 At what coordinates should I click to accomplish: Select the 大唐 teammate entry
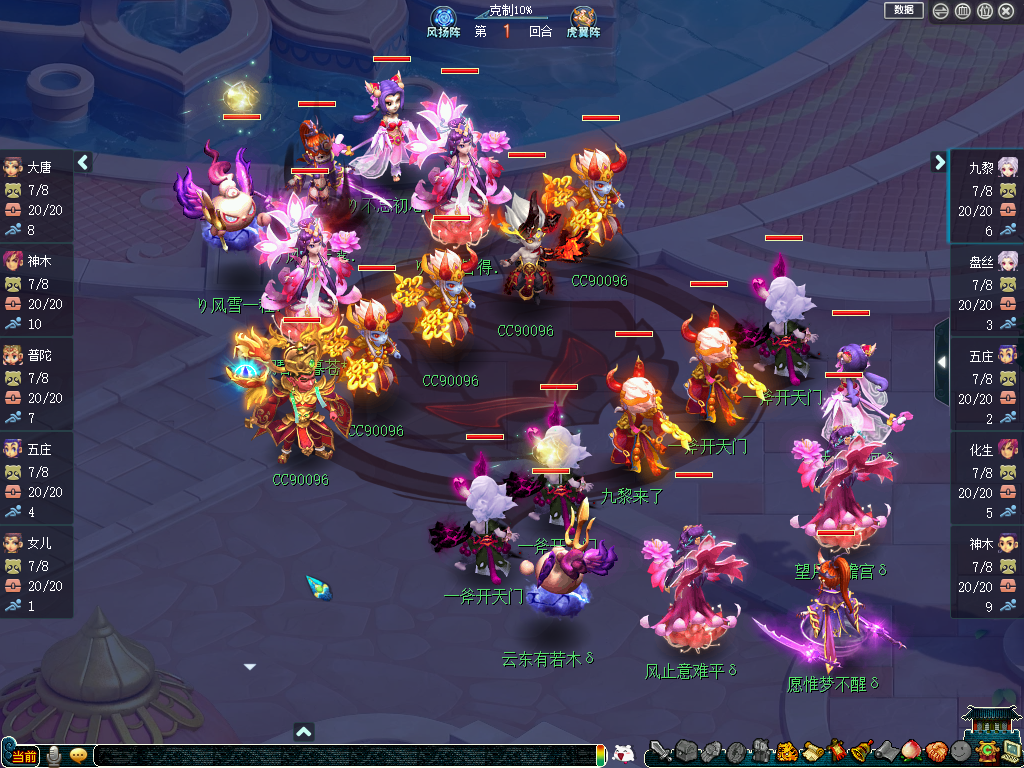(36, 197)
